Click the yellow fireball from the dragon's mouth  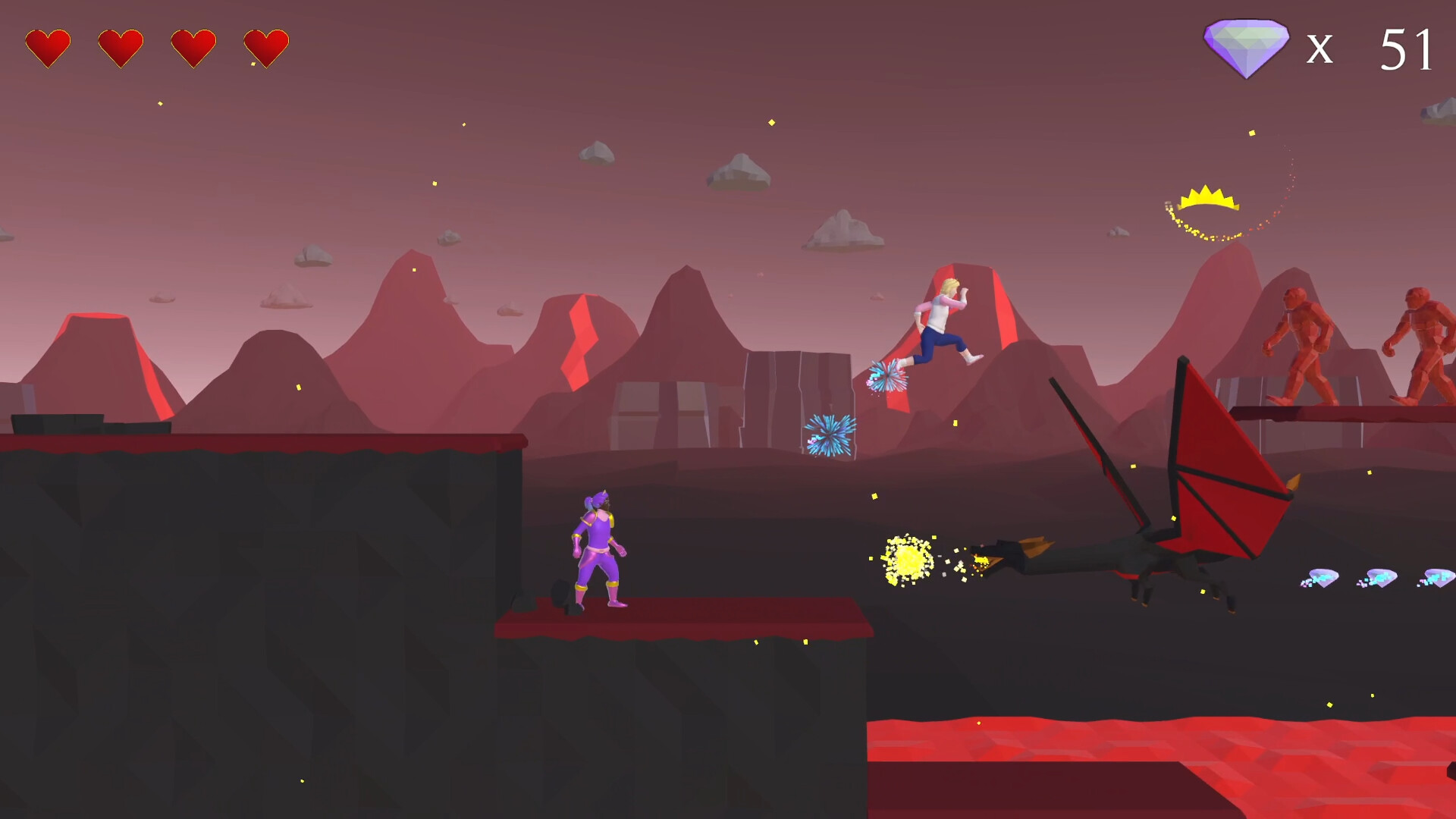[x=908, y=561]
